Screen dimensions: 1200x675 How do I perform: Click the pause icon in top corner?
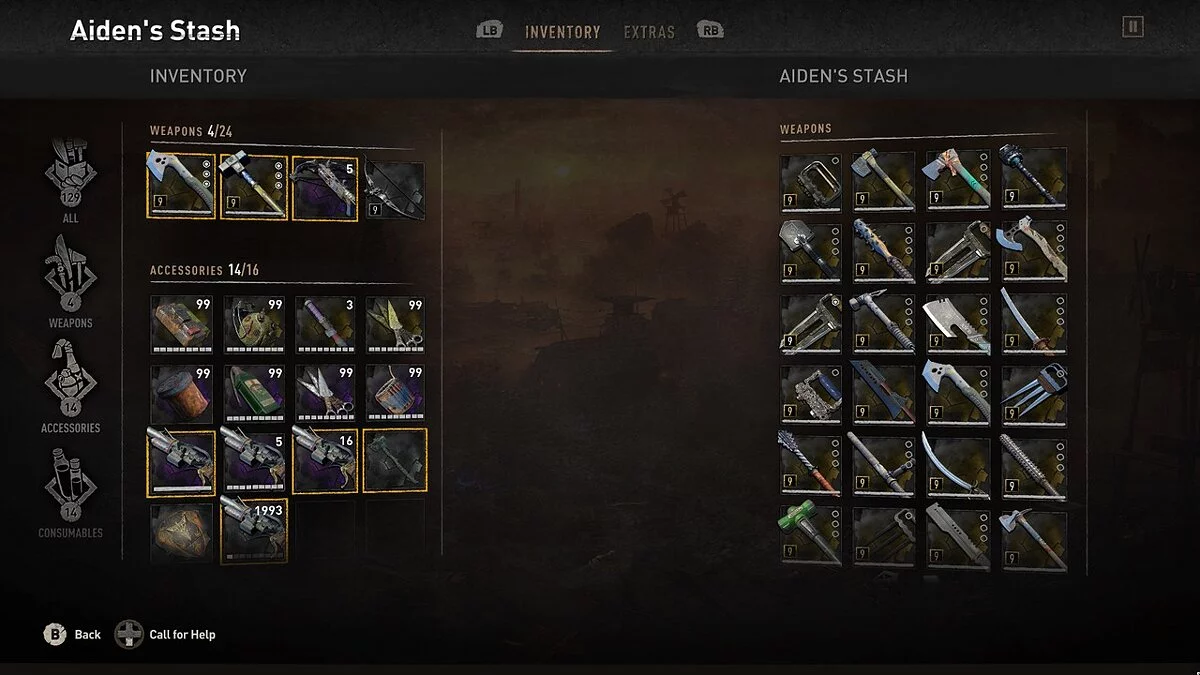pos(1132,28)
